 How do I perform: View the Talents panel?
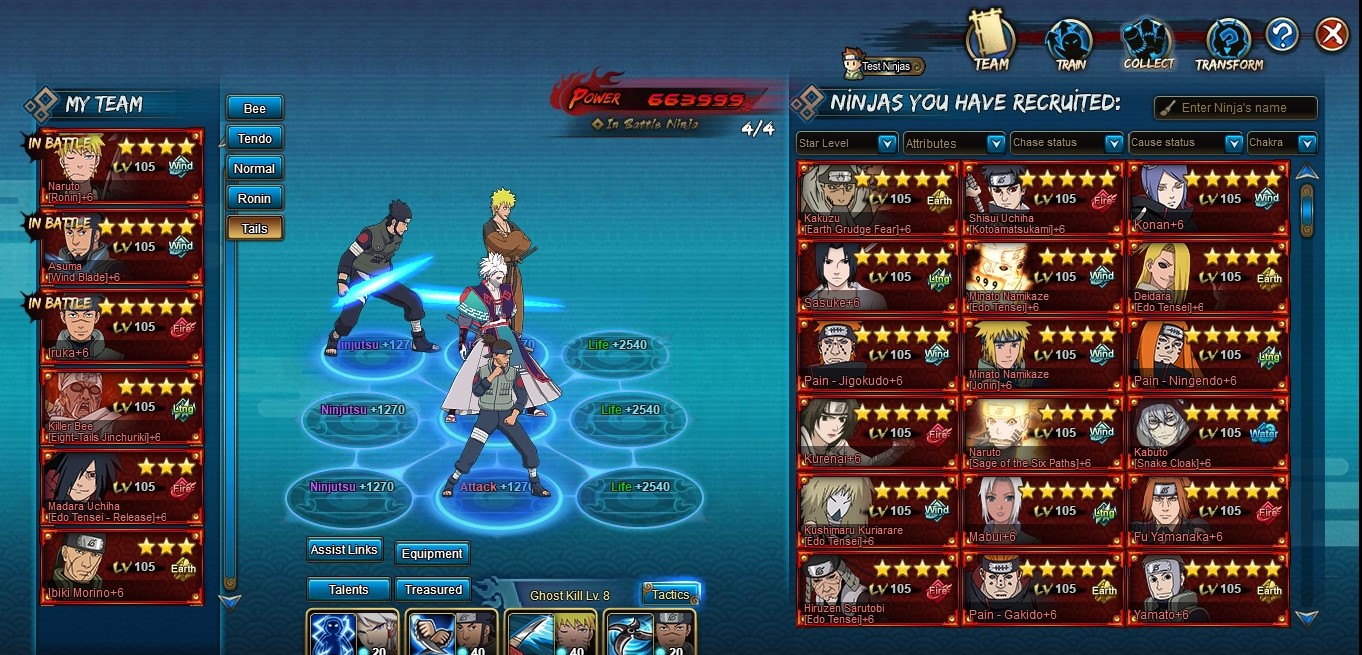pyautogui.click(x=348, y=590)
